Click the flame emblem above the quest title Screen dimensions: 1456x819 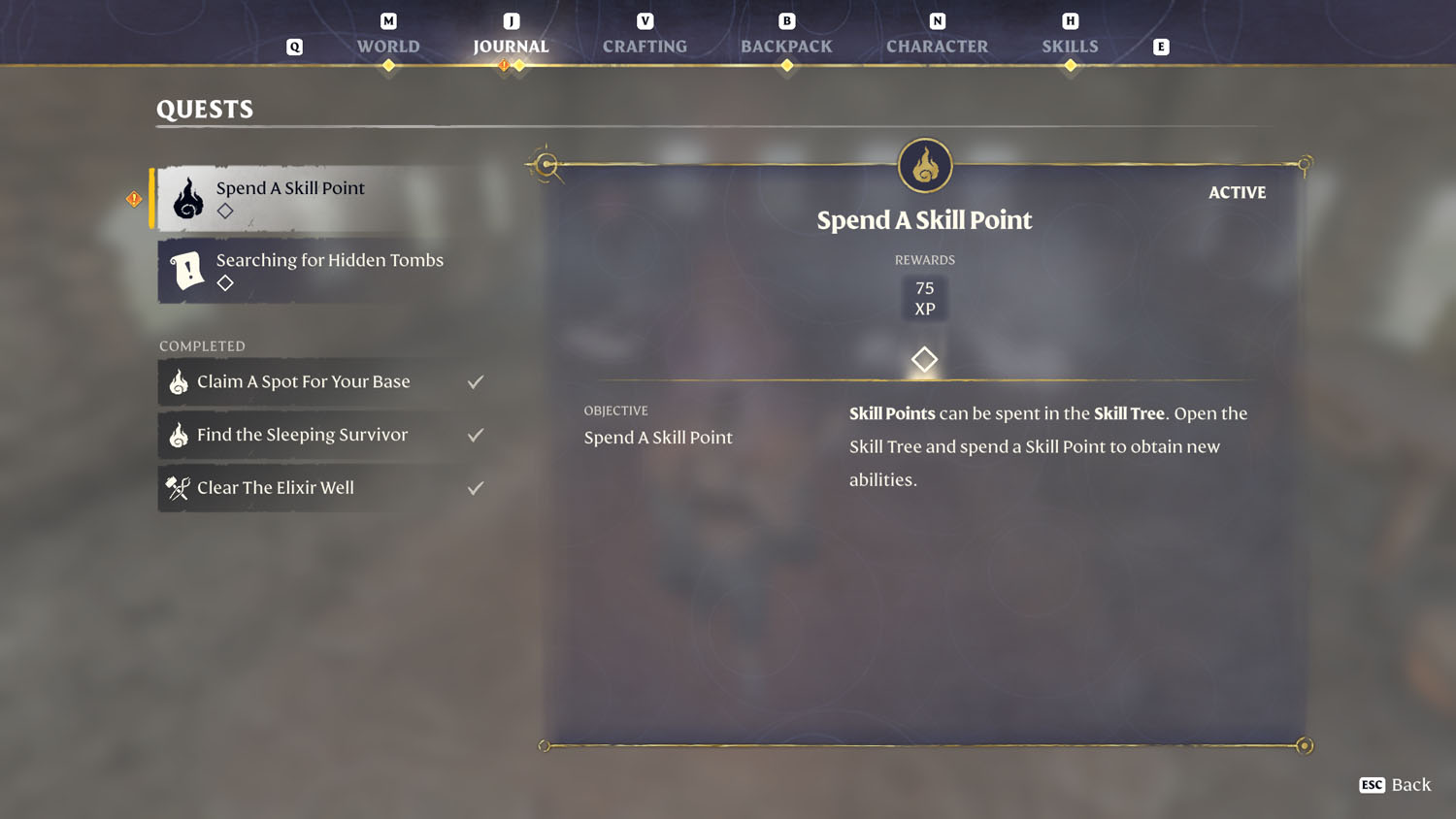(924, 165)
